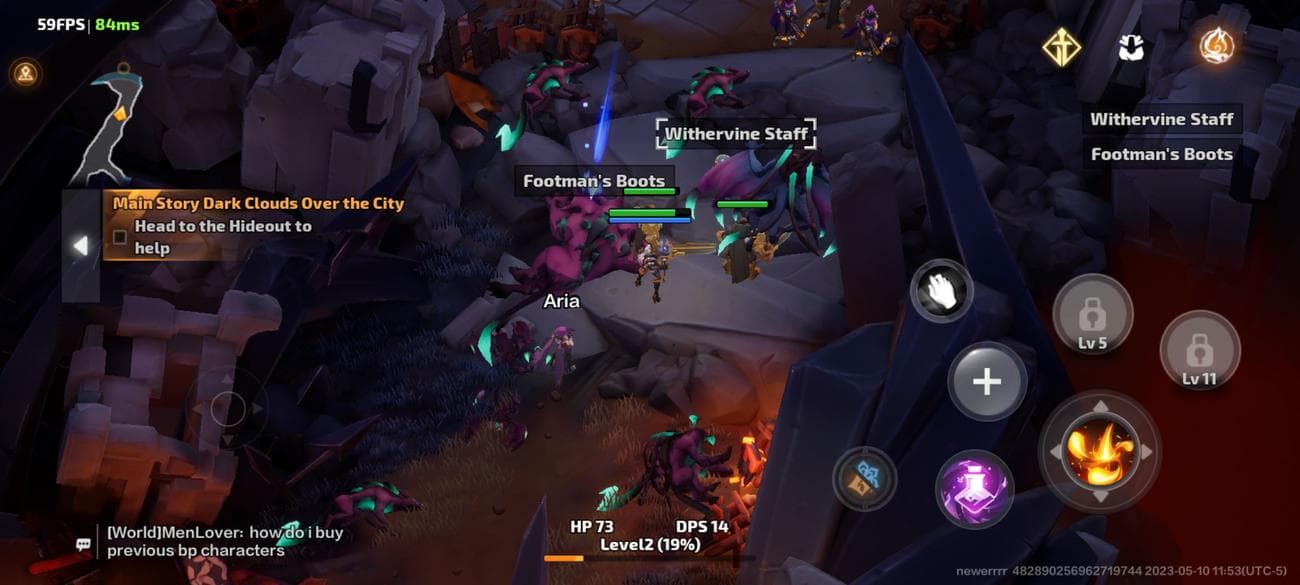Pick up the Footman's Boots ground label
The image size is (1300, 585).
pos(594,181)
